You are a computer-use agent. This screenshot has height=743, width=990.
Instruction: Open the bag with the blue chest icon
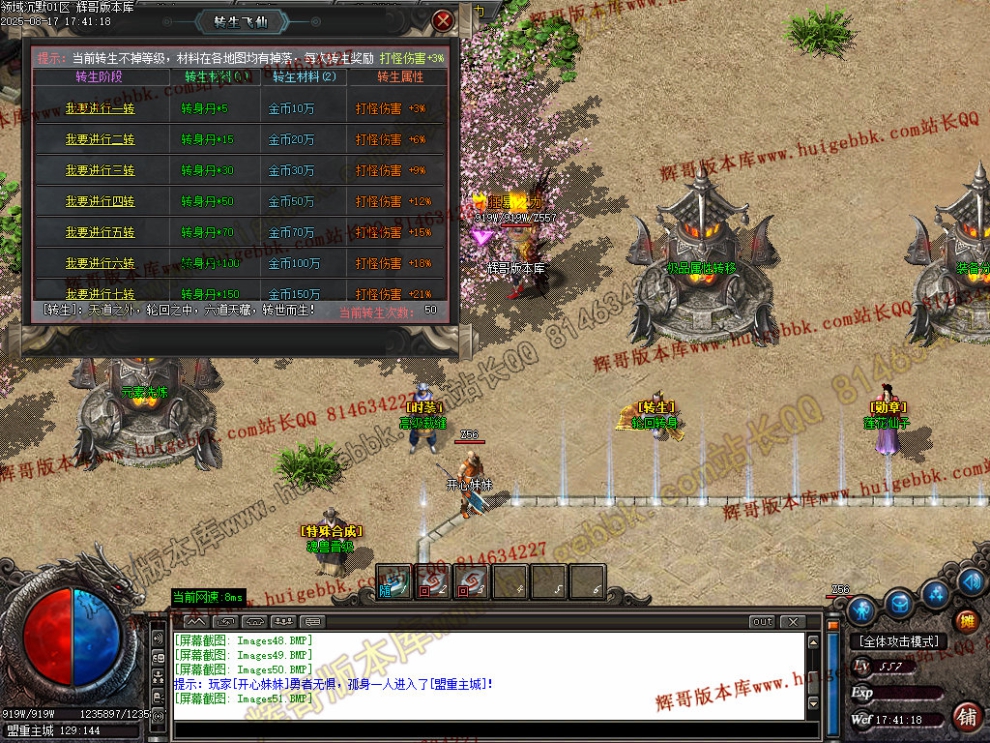pos(900,603)
